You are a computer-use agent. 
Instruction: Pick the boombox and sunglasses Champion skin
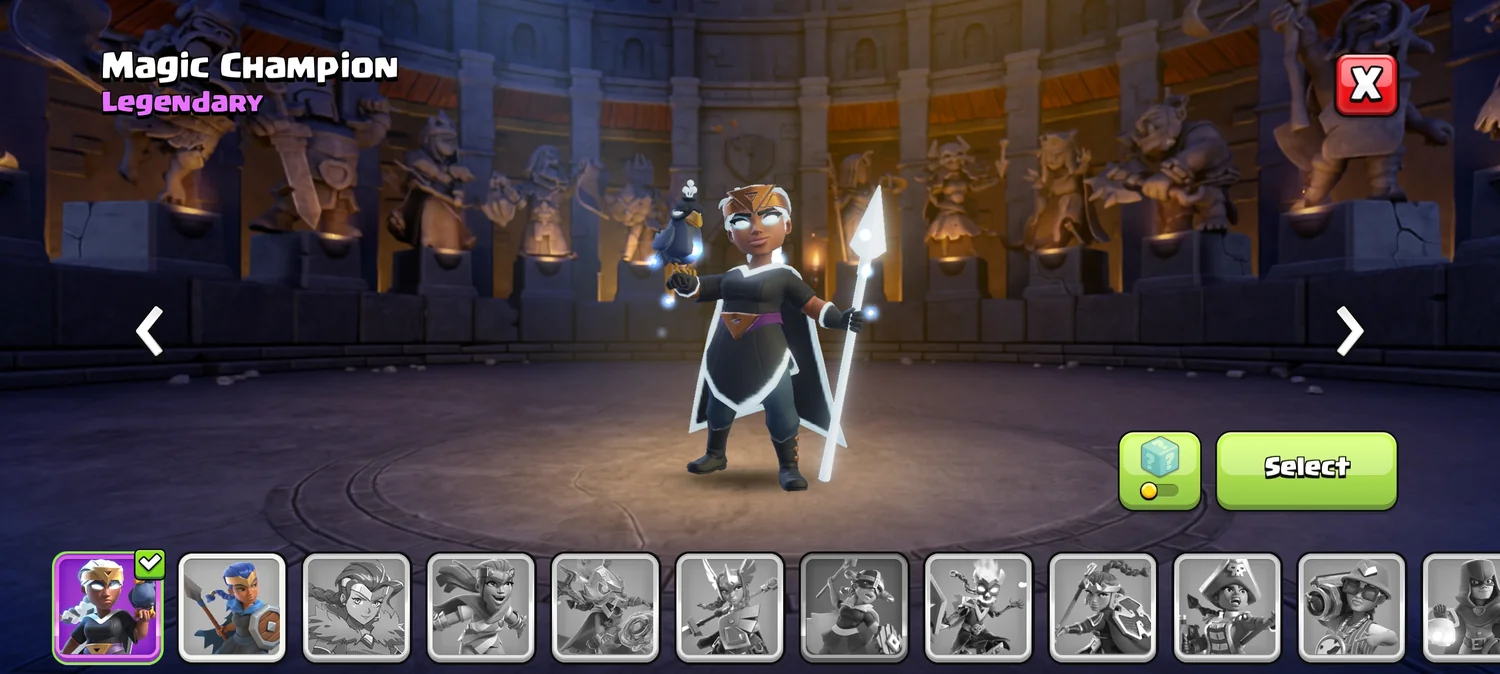[1351, 607]
